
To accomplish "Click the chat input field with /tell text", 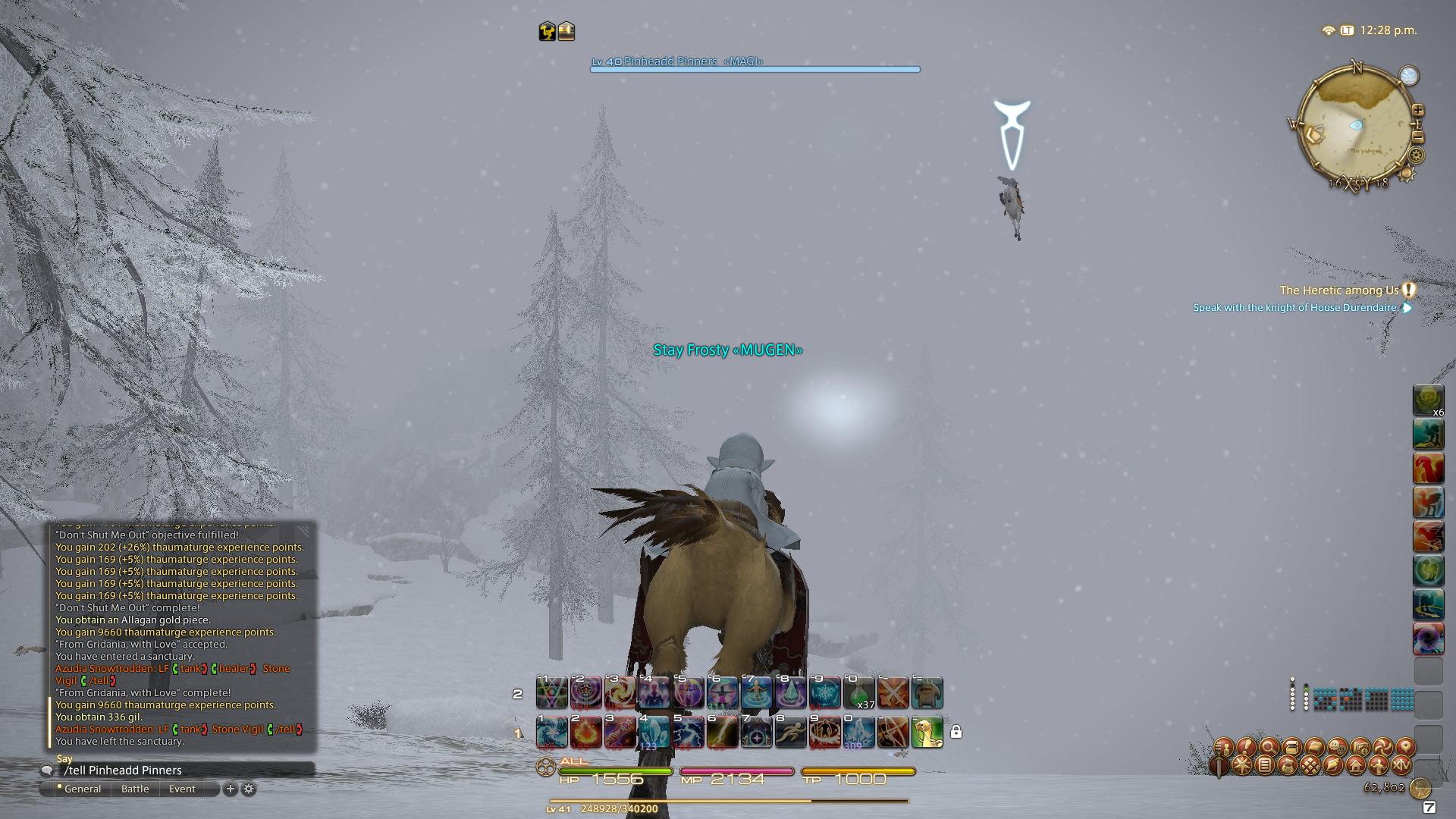I will tap(152, 770).
